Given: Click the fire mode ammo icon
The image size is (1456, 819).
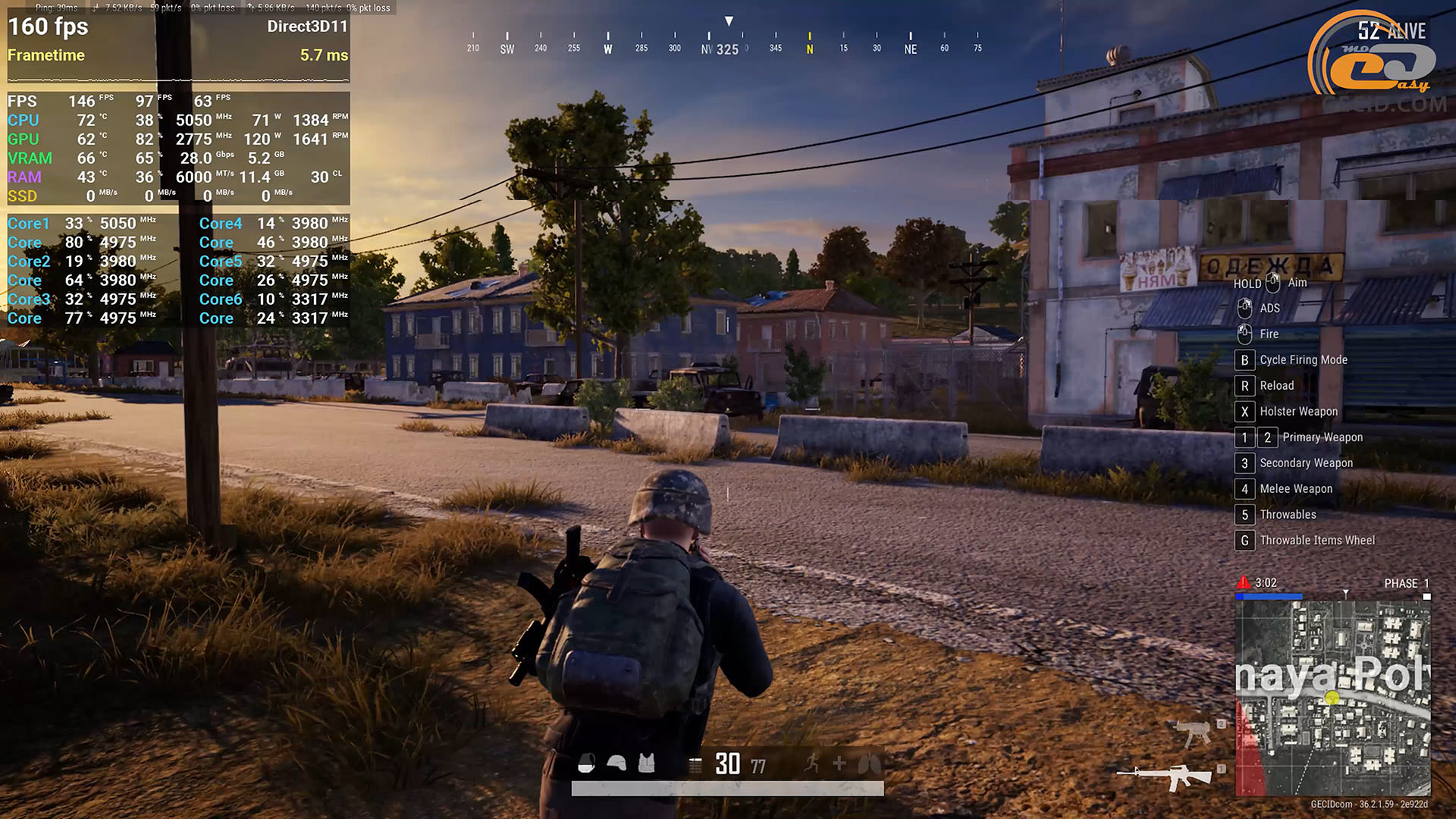Looking at the screenshot, I should (x=695, y=764).
